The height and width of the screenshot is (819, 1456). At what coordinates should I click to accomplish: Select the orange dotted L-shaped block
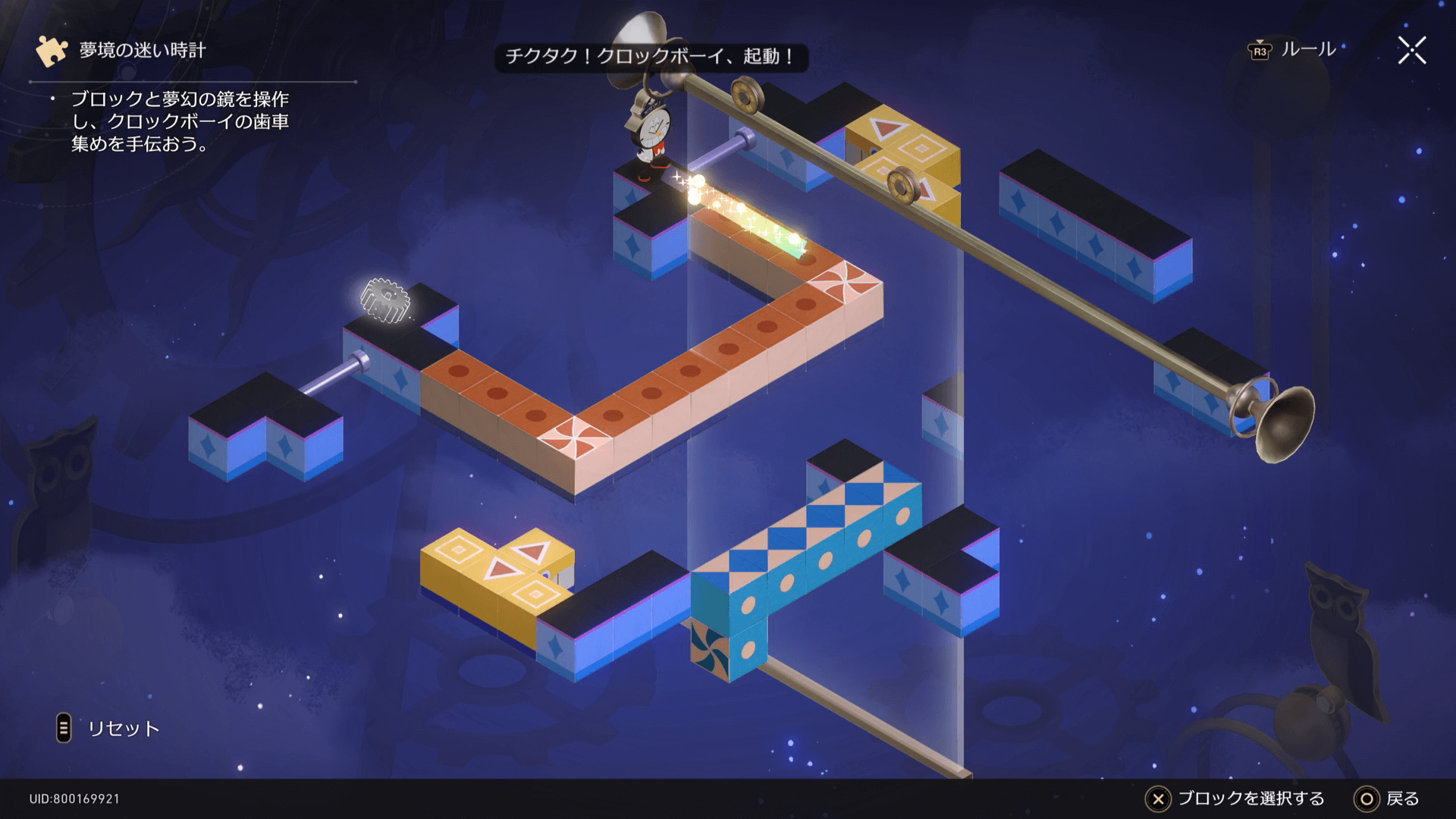click(x=652, y=394)
